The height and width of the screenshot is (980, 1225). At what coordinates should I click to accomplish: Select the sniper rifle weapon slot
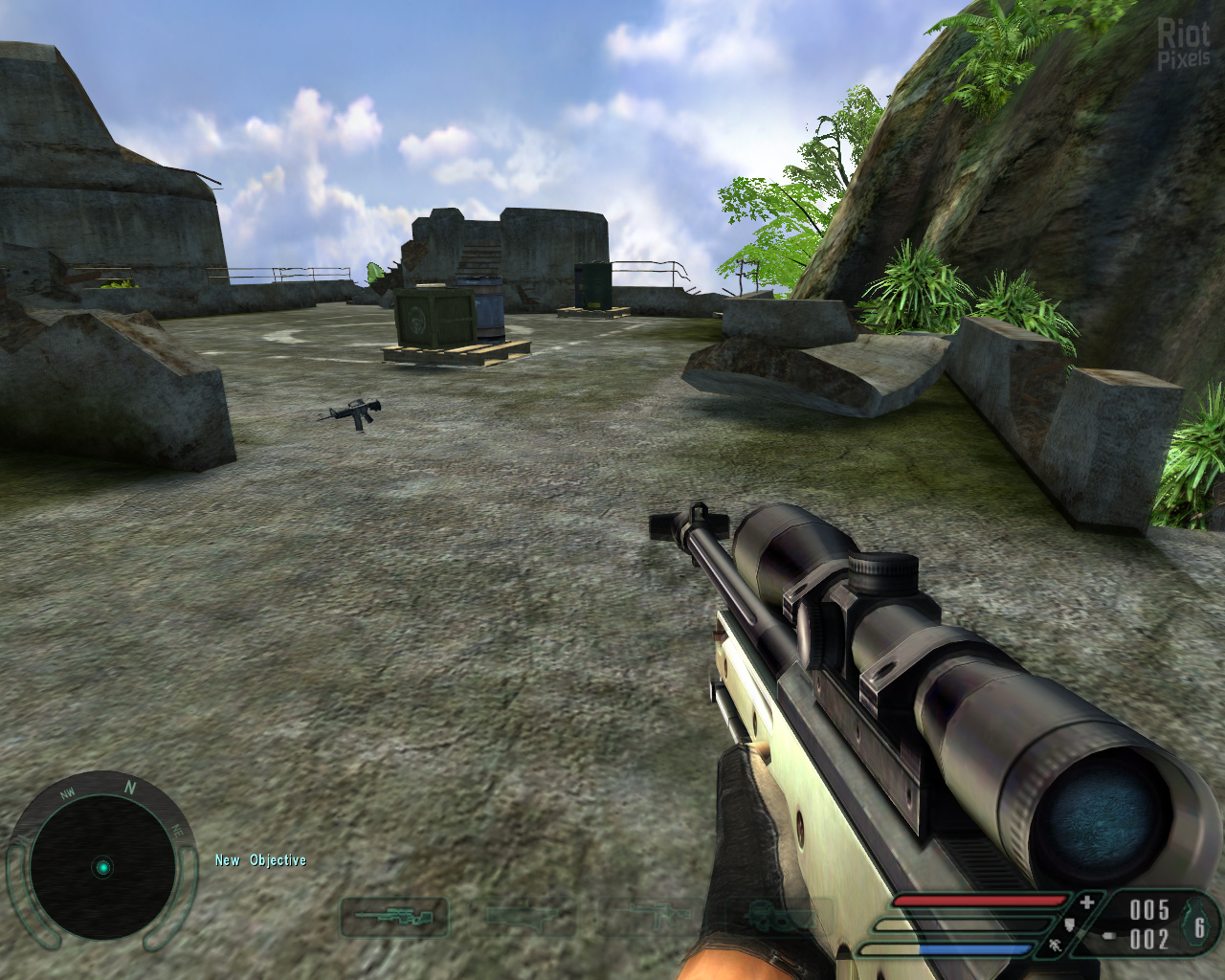tap(394, 918)
